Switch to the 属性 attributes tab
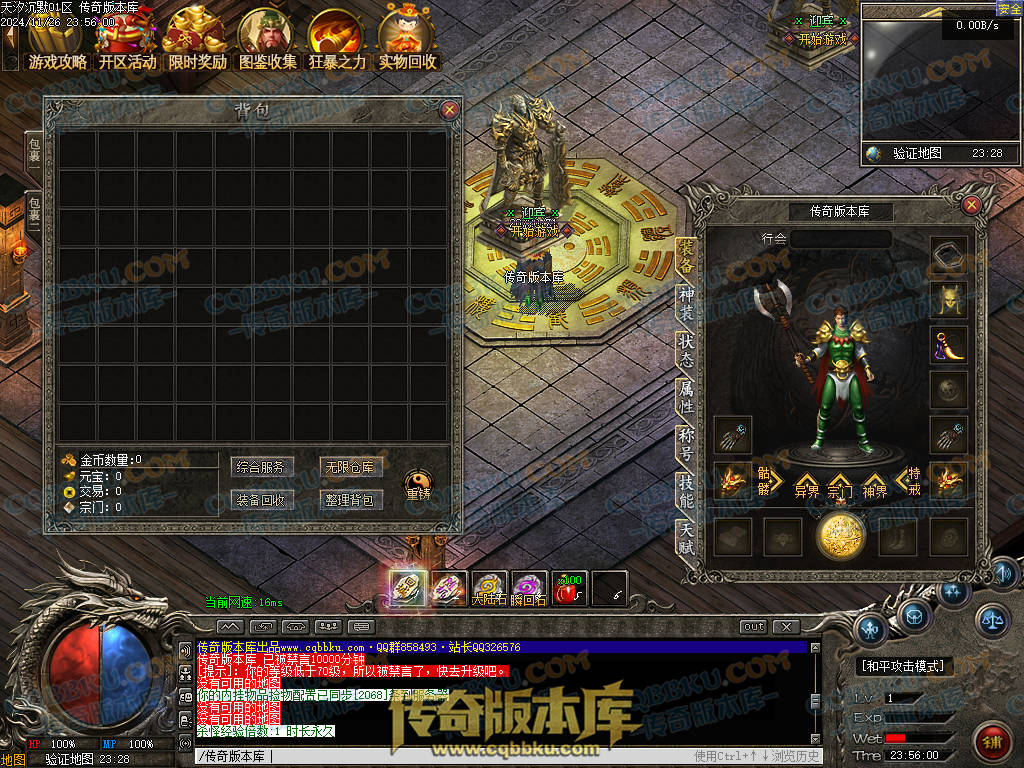 pos(686,397)
